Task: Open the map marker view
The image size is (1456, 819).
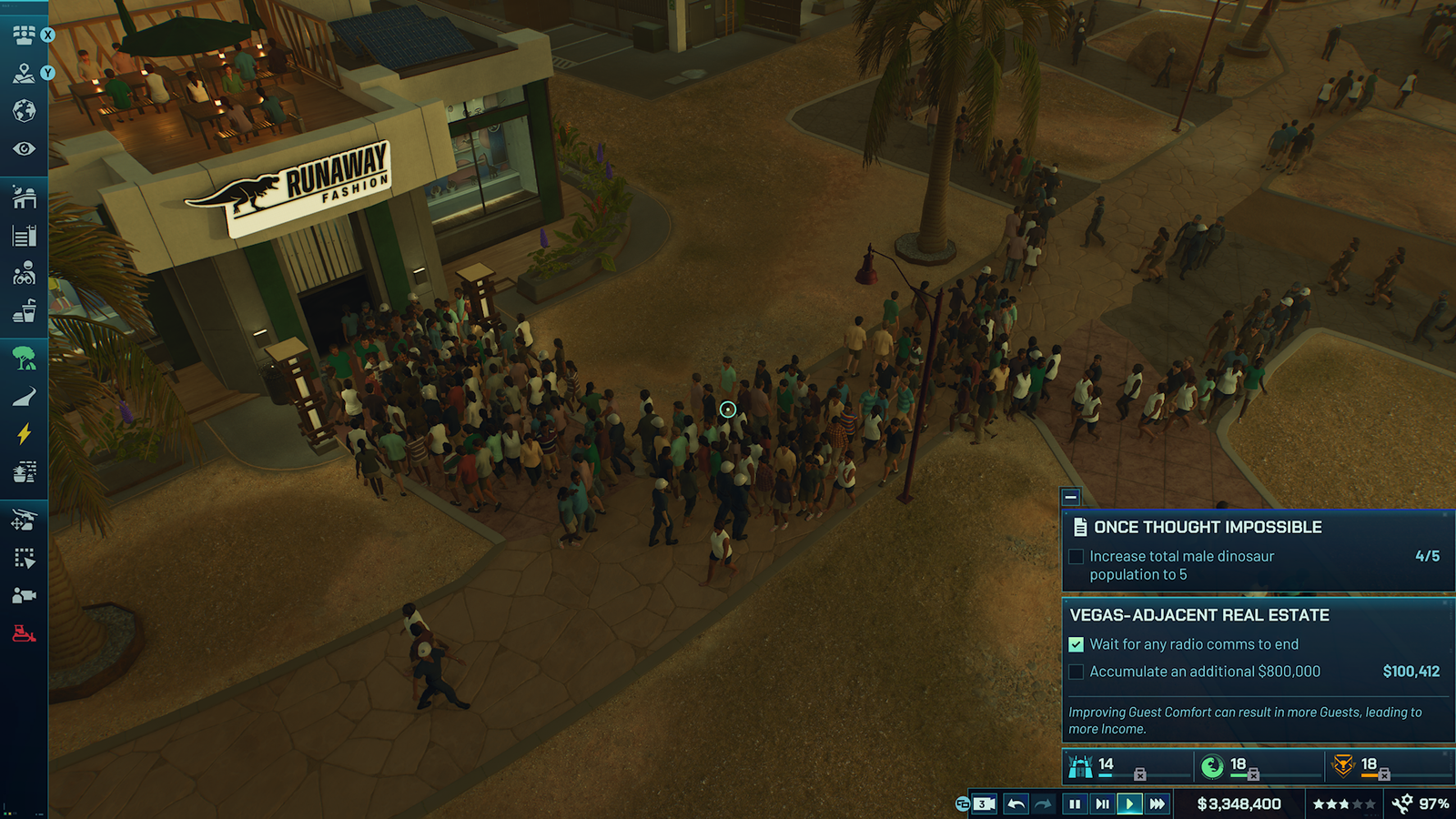Action: pos(24,74)
